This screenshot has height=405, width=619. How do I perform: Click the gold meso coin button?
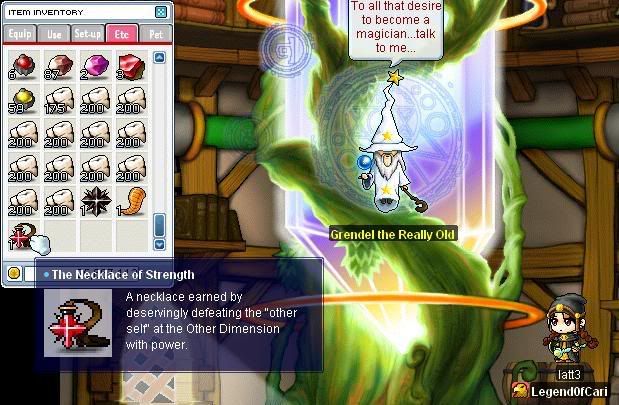pyautogui.click(x=14, y=272)
